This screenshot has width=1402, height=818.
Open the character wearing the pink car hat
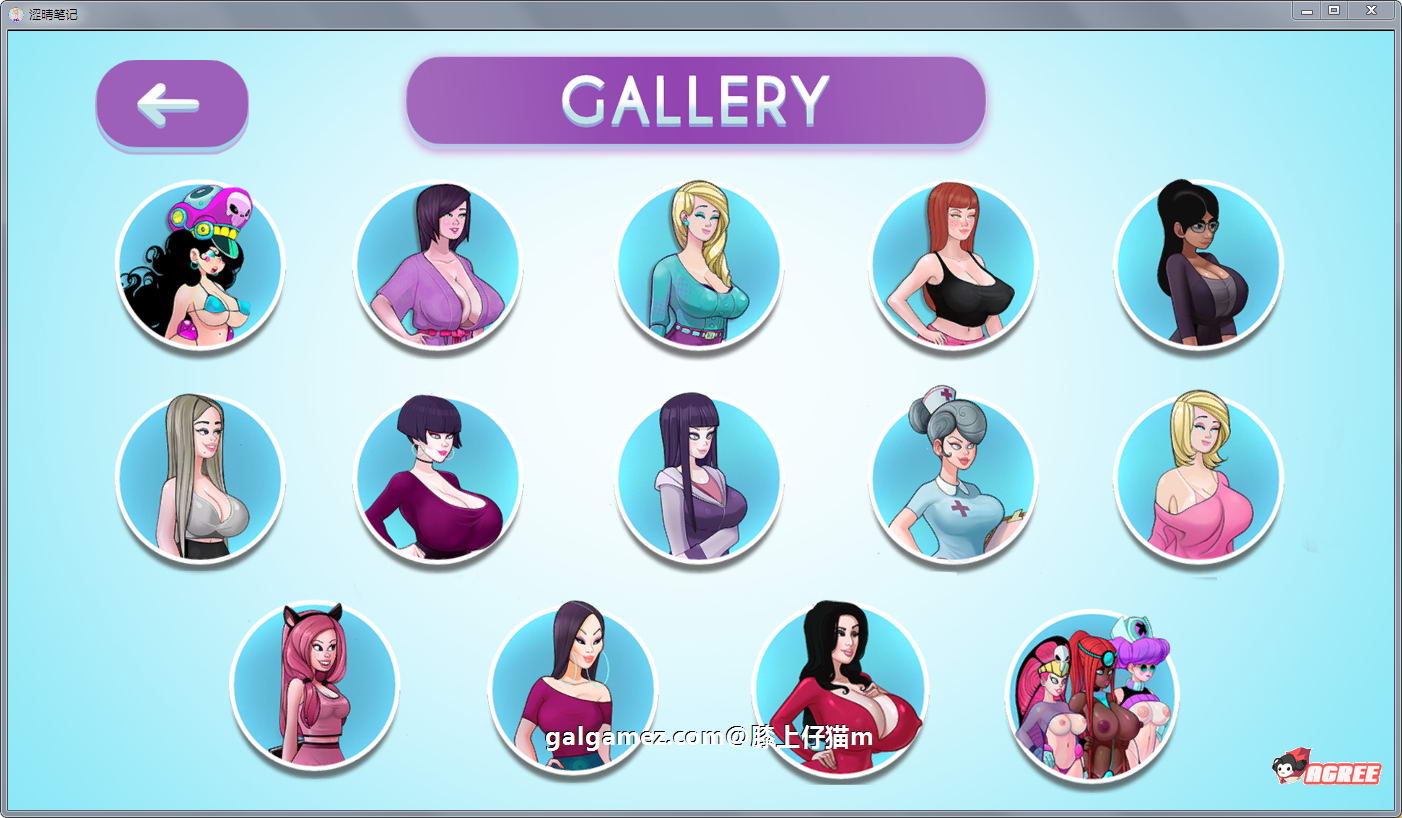(x=201, y=265)
